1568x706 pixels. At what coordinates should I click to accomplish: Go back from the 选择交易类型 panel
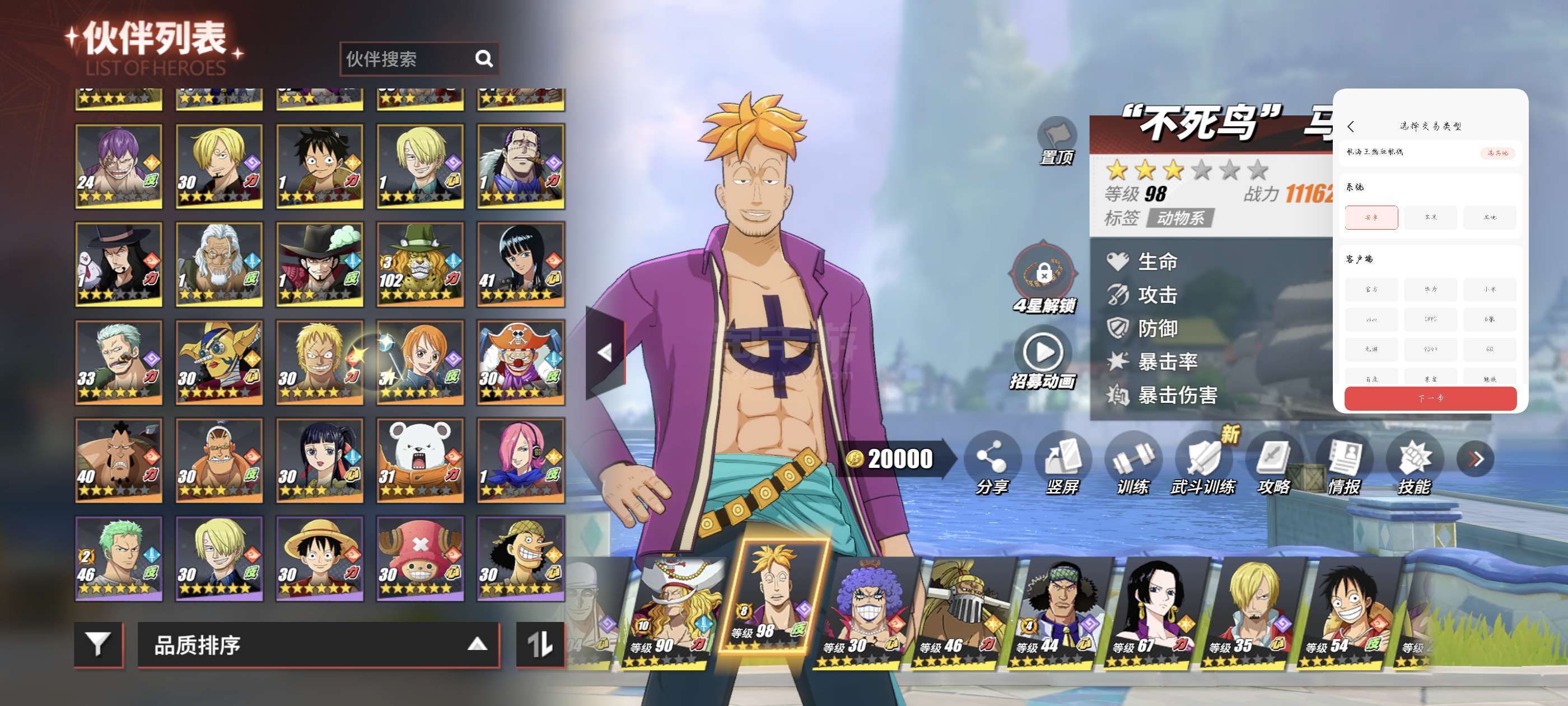[1351, 127]
